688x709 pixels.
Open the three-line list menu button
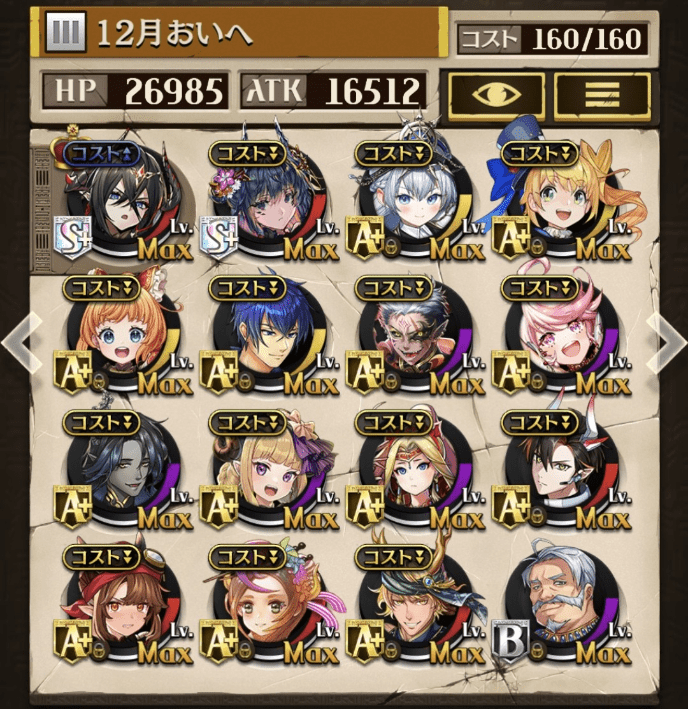click(x=602, y=93)
